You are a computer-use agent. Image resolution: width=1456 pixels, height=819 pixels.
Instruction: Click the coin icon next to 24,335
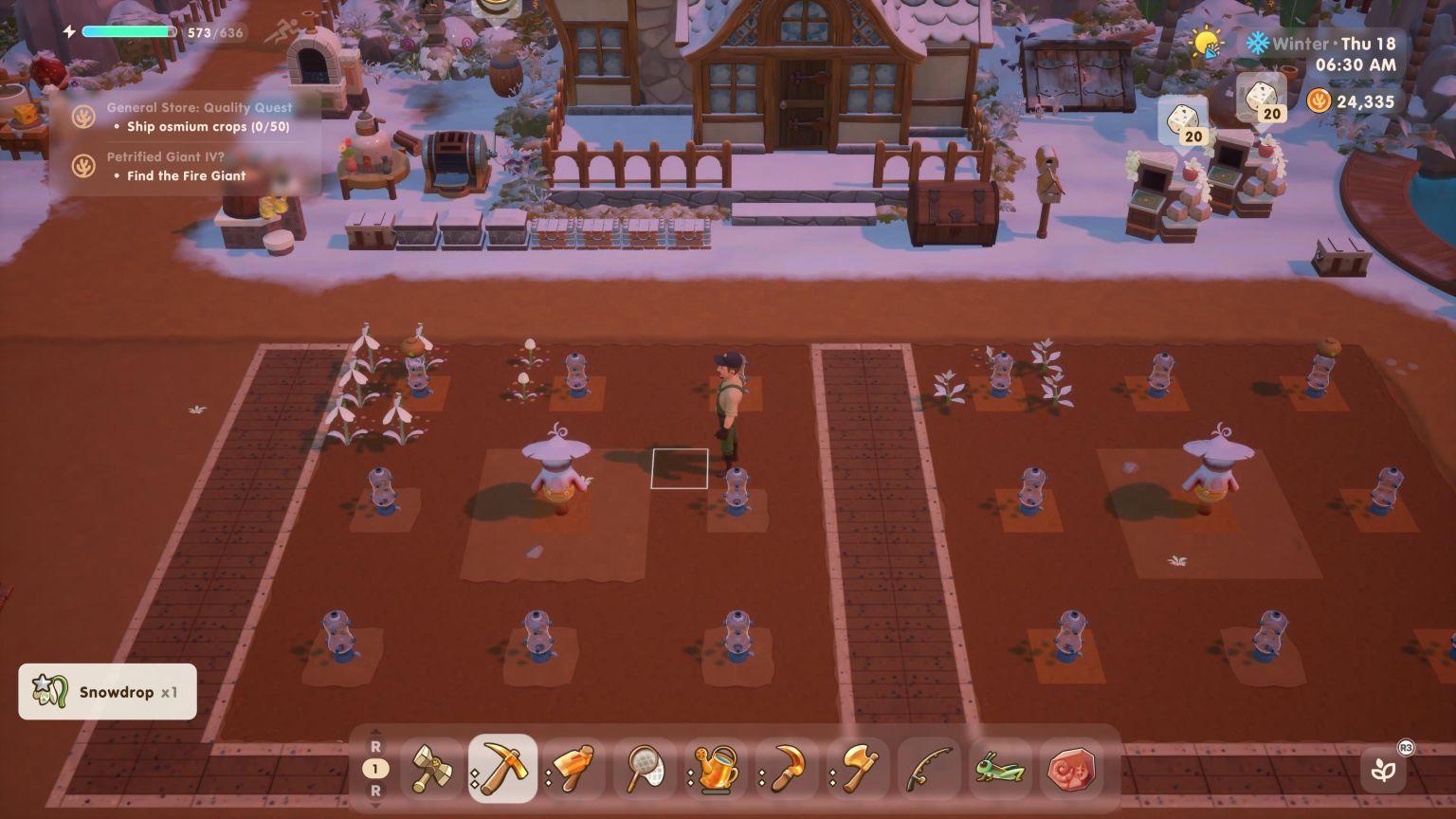click(1318, 101)
